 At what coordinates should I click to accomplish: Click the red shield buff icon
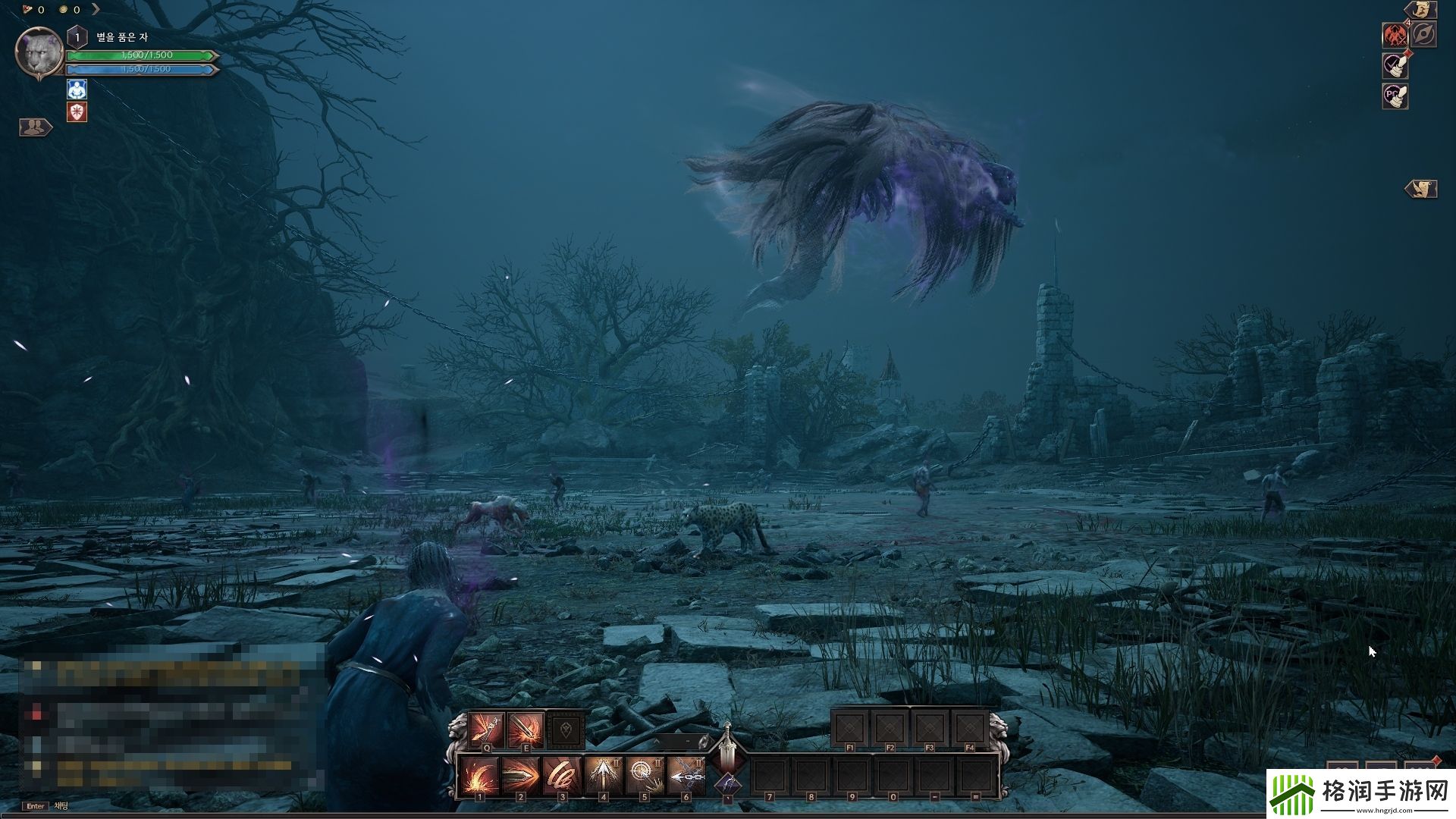[x=77, y=112]
